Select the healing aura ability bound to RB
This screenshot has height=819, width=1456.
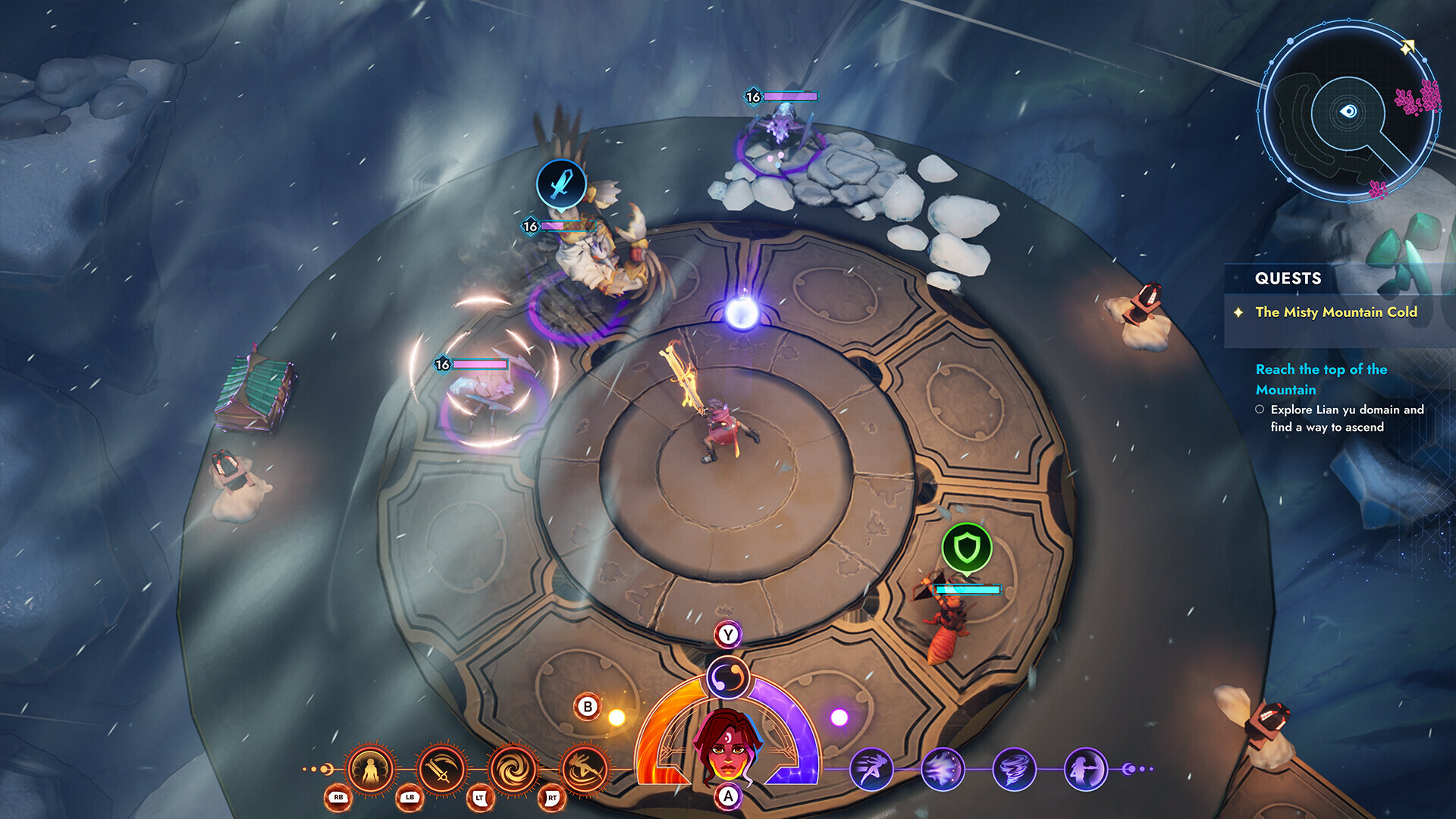pyautogui.click(x=371, y=766)
